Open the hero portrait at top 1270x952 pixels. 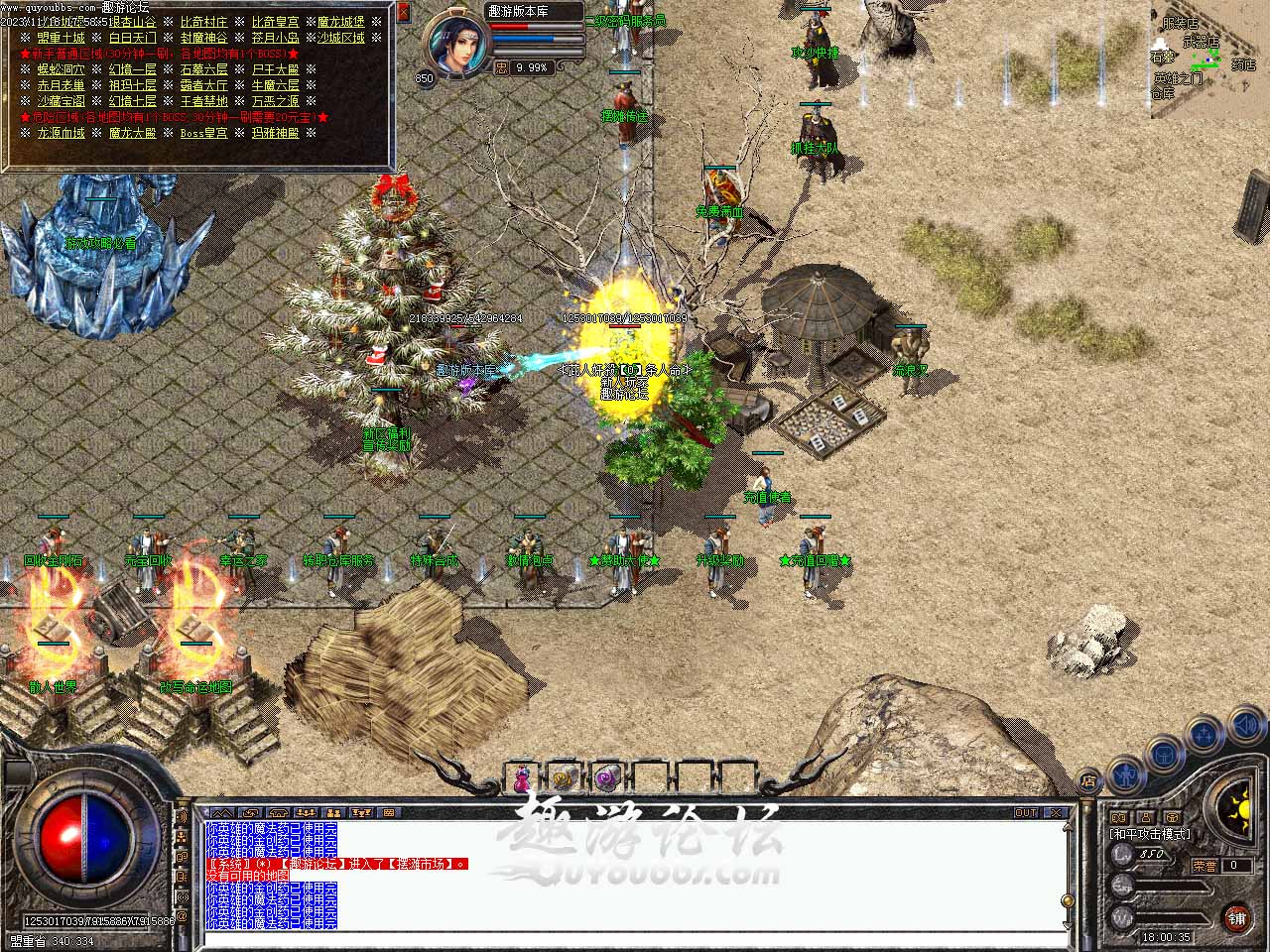pyautogui.click(x=457, y=45)
